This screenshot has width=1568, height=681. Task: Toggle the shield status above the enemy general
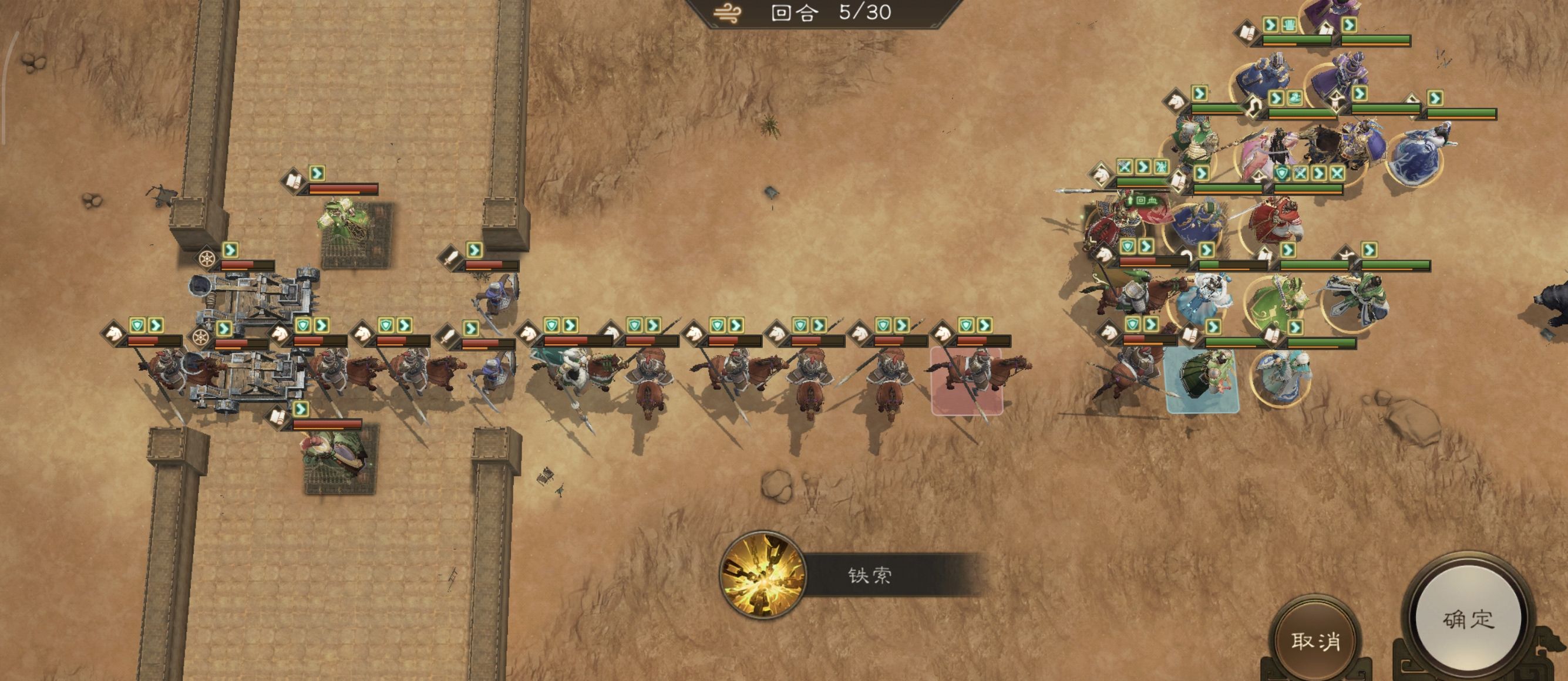1282,173
